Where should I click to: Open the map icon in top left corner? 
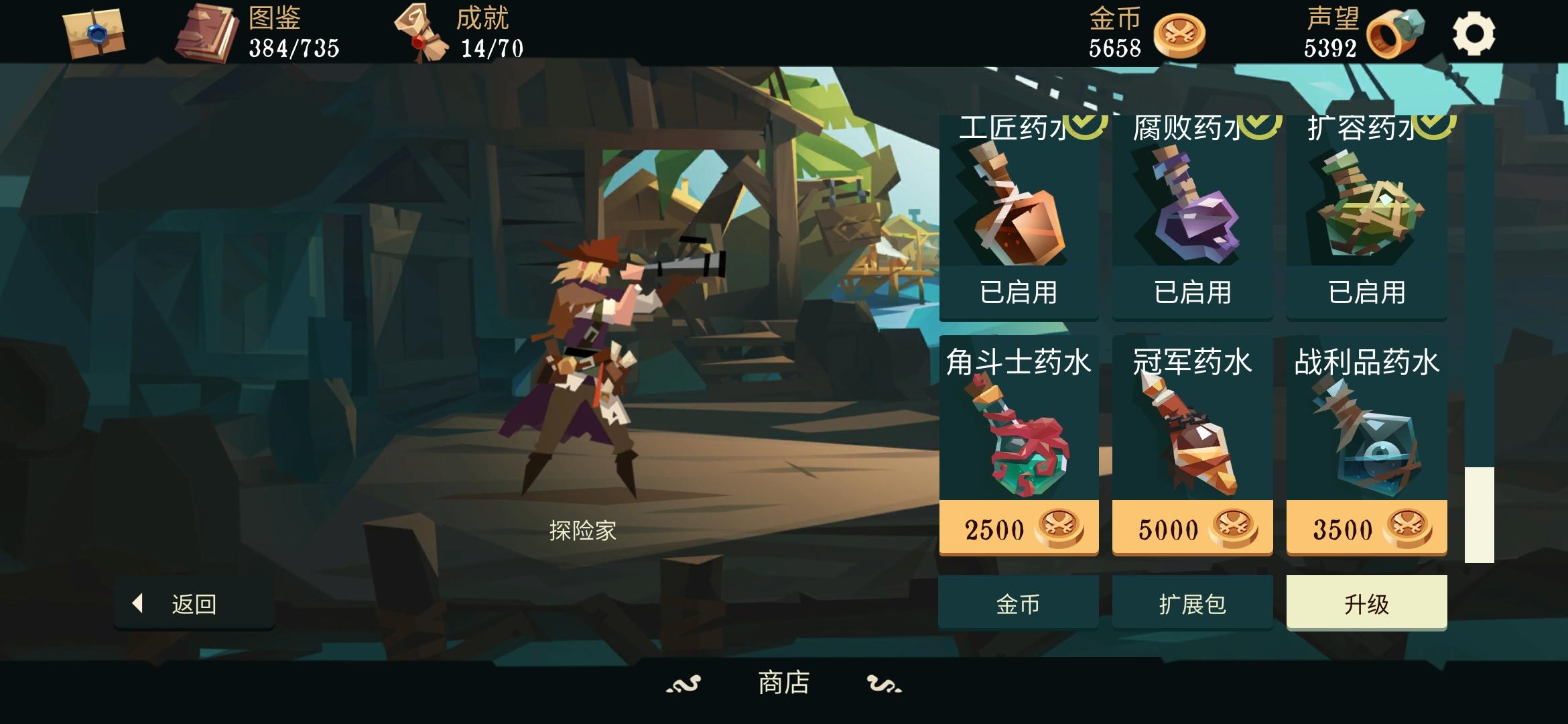pos(94,32)
